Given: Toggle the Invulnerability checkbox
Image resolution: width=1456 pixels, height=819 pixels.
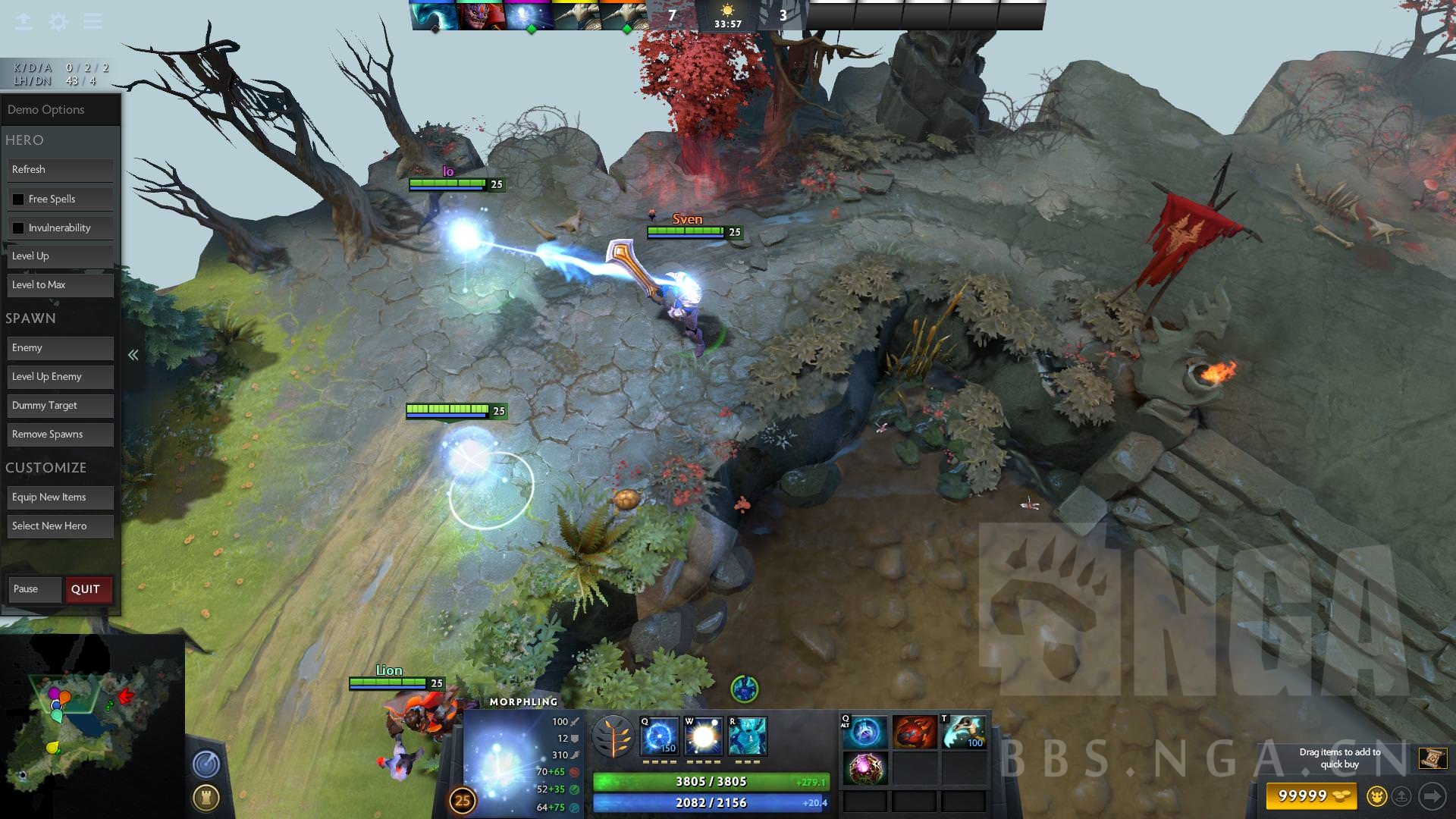Looking at the screenshot, I should point(19,227).
